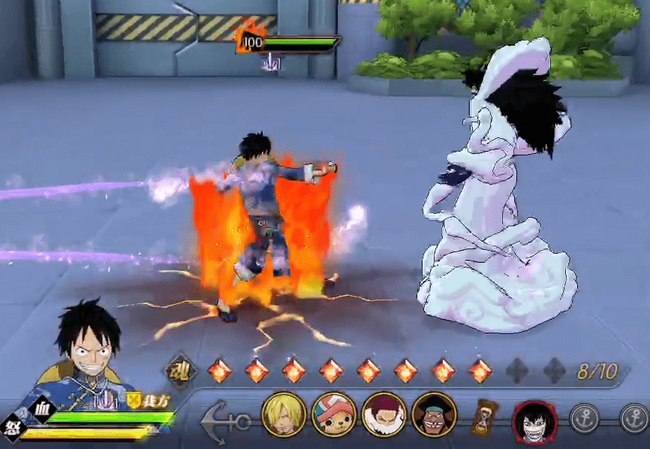The width and height of the screenshot is (650, 449).
Task: Switch to Chopper's portrait icon
Action: click(x=333, y=414)
